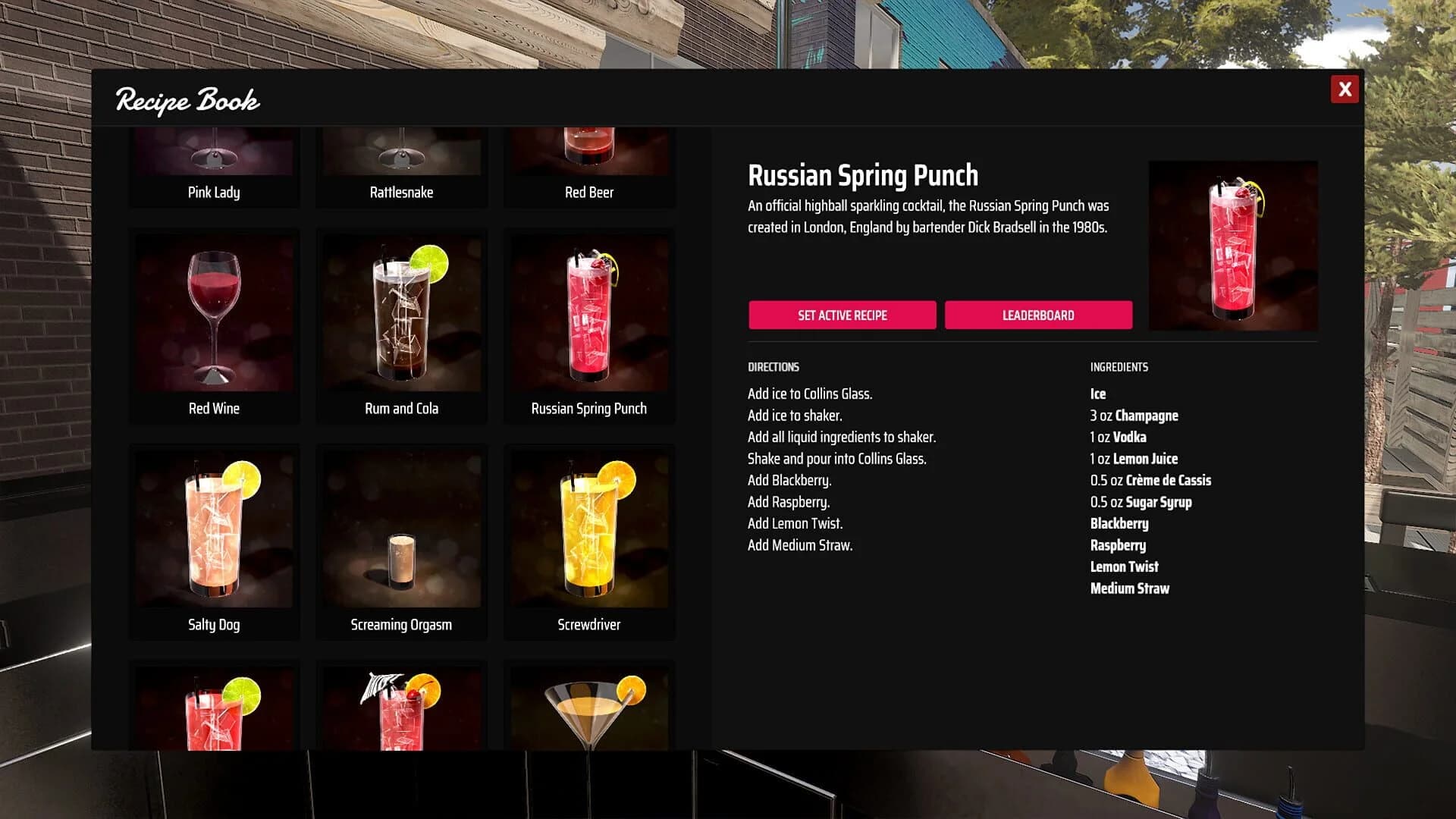Select Champagne in the ingredients list
Viewport: 1456px width, 819px height.
coord(1134,416)
